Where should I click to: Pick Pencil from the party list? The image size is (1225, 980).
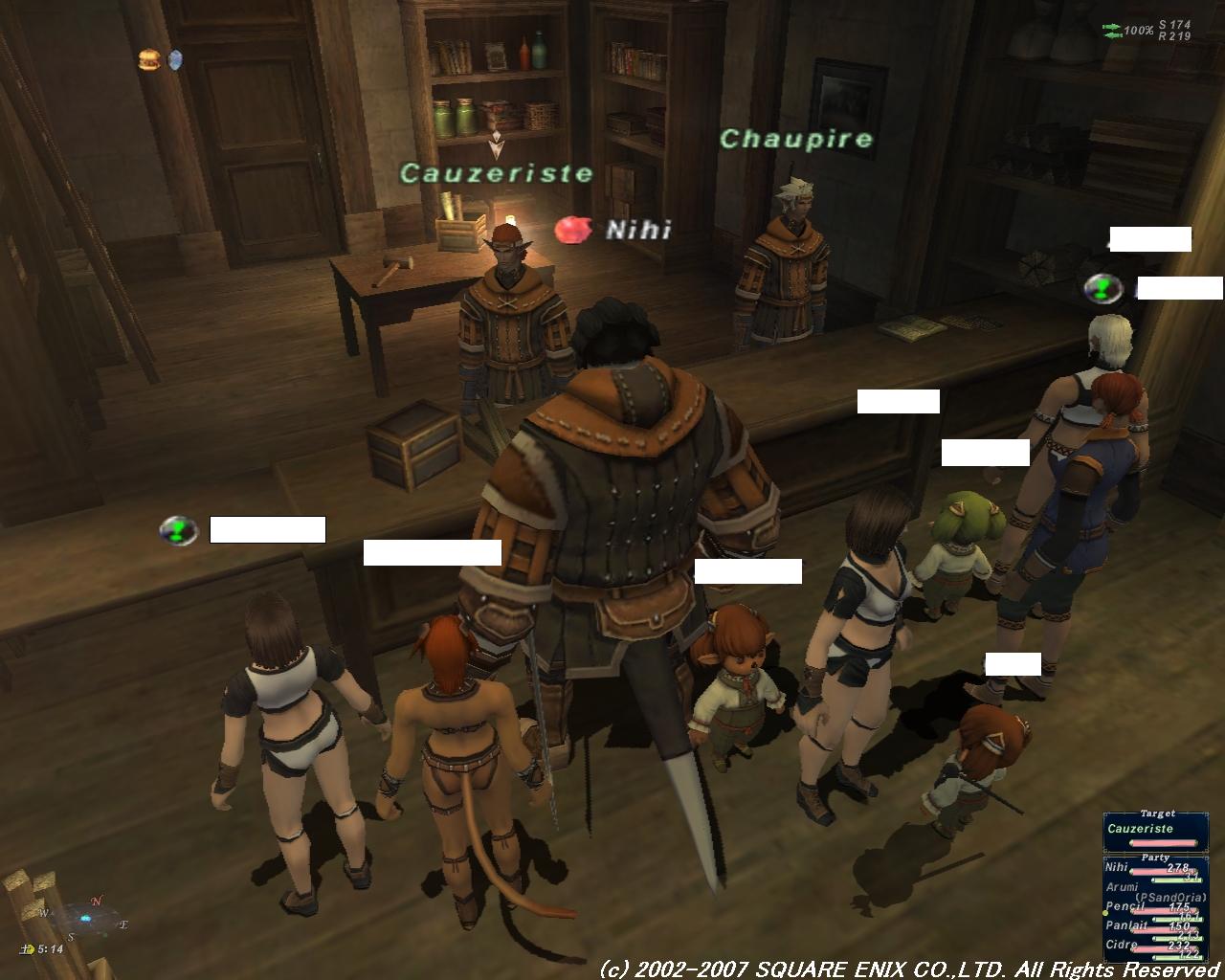tap(1125, 906)
